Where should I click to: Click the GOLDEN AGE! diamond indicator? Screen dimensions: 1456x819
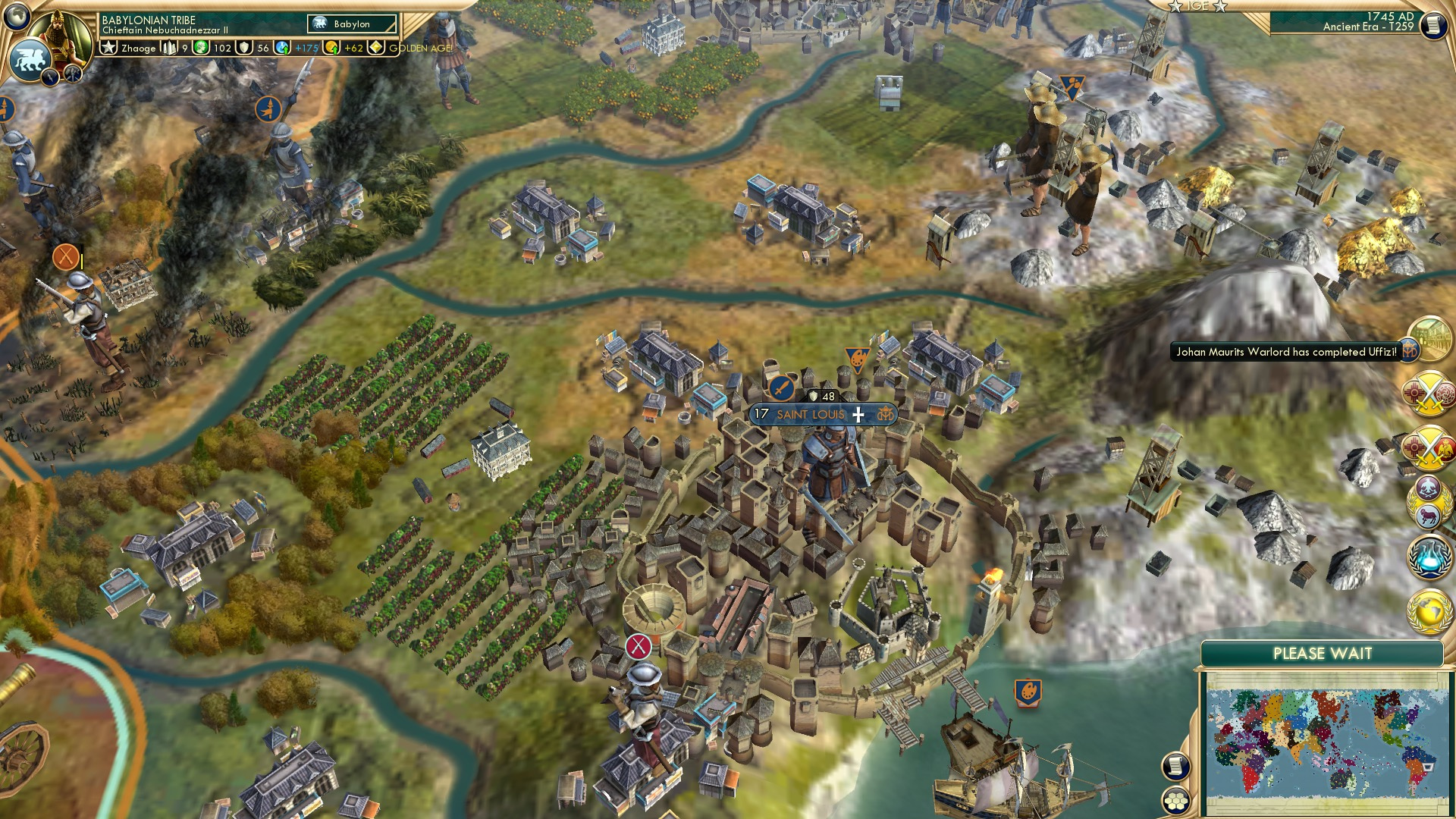[375, 48]
